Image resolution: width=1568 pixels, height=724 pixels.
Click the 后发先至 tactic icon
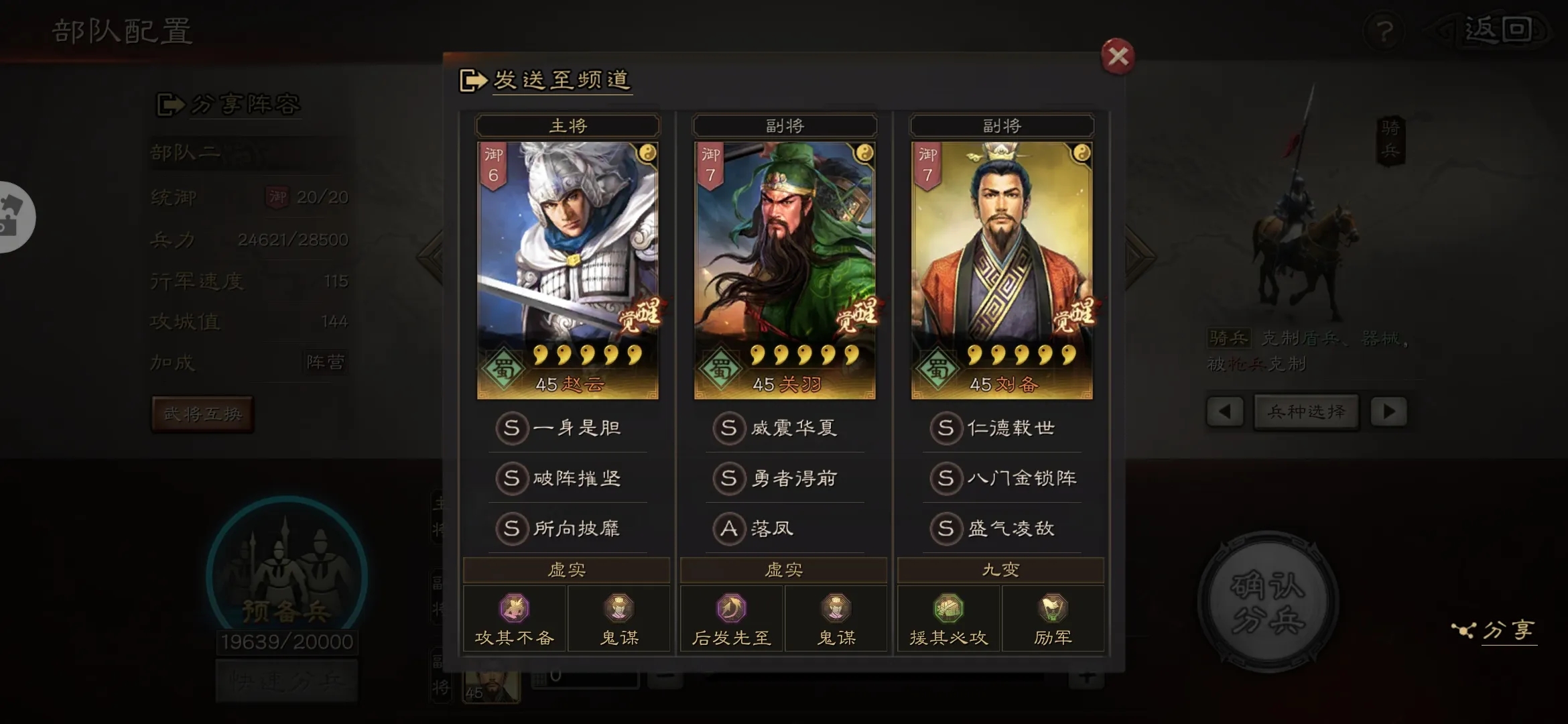click(x=730, y=609)
